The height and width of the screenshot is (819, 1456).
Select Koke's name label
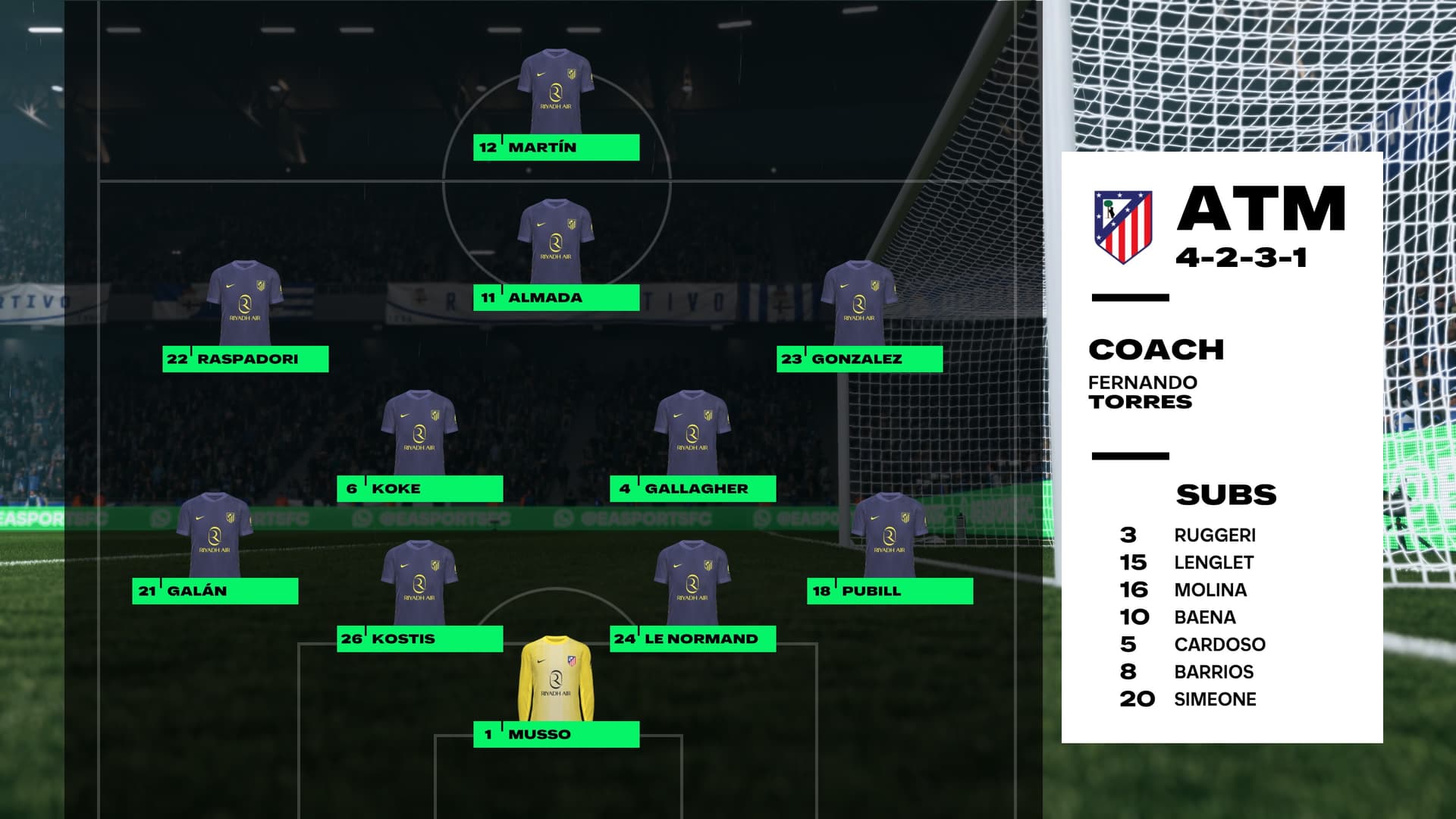pos(419,488)
